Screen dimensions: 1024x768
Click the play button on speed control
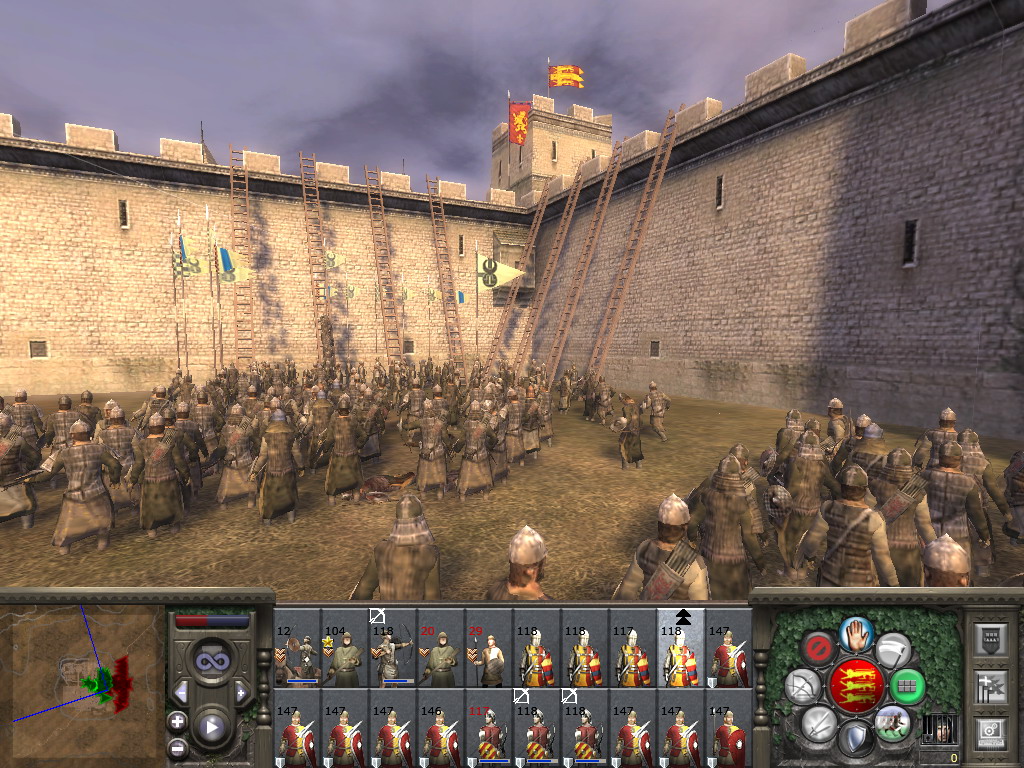pyautogui.click(x=211, y=727)
